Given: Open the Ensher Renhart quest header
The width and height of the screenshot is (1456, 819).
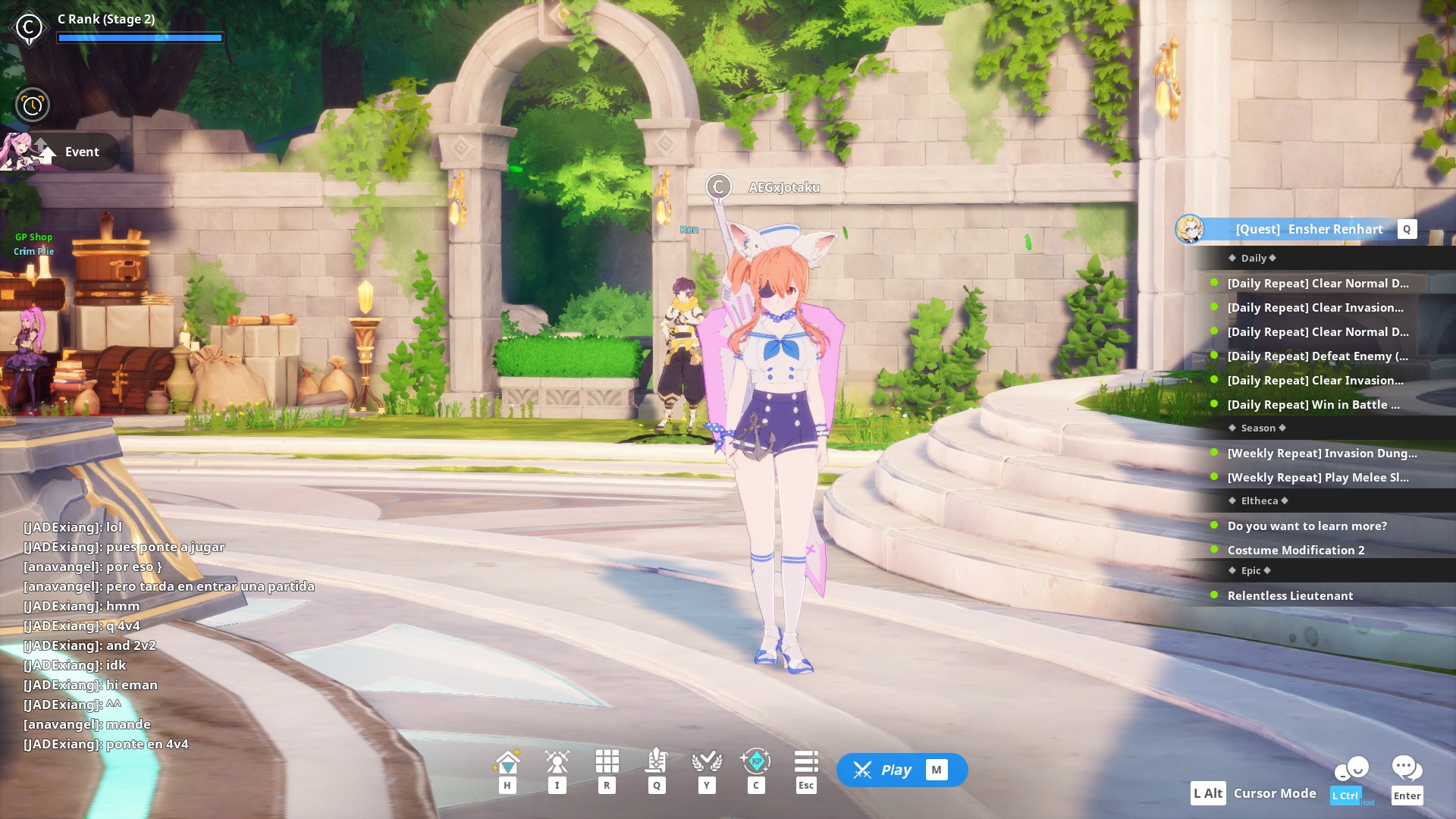Looking at the screenshot, I should pos(1308,229).
